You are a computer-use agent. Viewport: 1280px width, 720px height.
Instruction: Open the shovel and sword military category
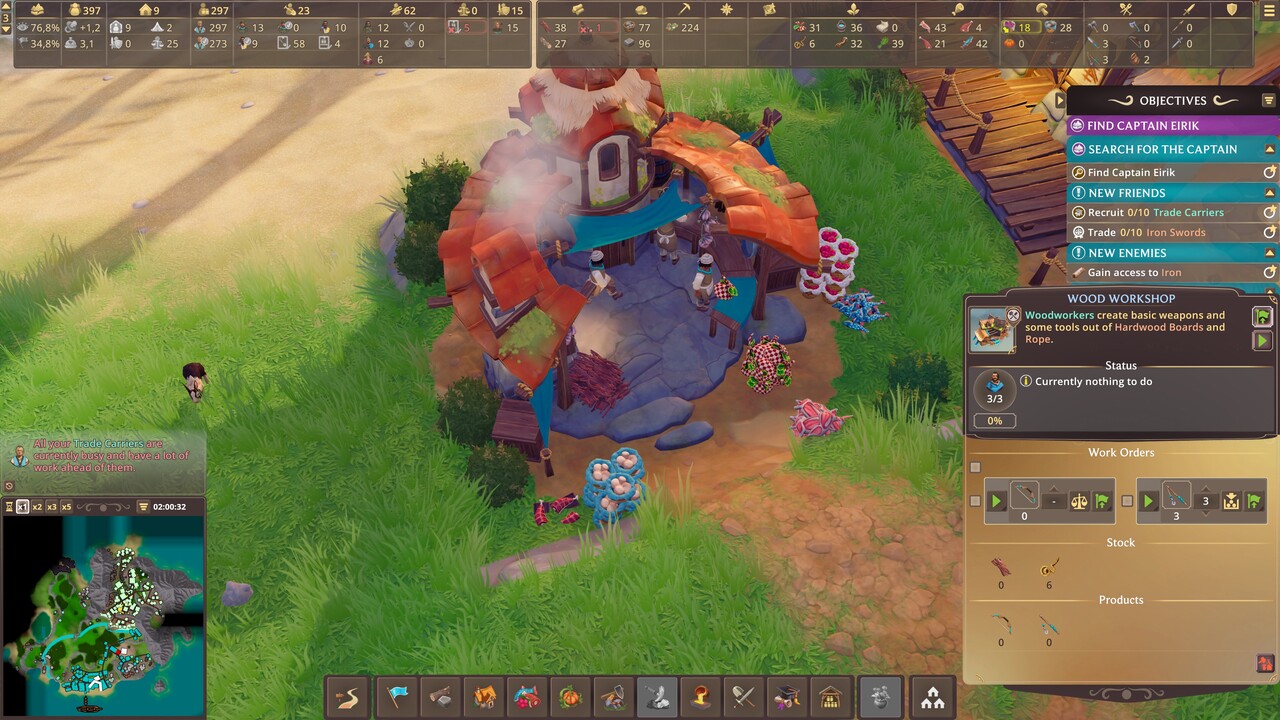click(743, 697)
